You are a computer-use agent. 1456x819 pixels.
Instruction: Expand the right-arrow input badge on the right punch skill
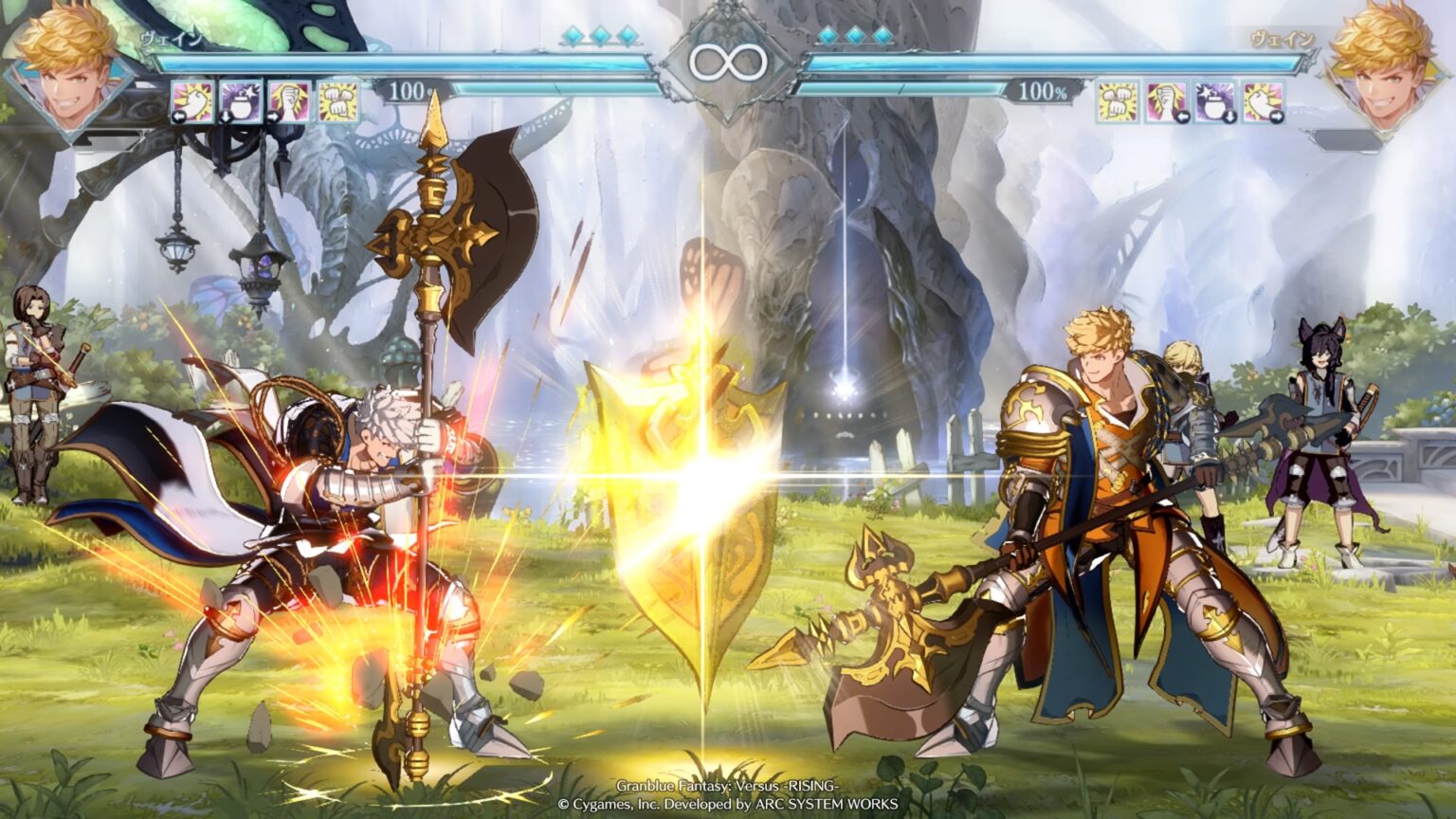click(1277, 117)
